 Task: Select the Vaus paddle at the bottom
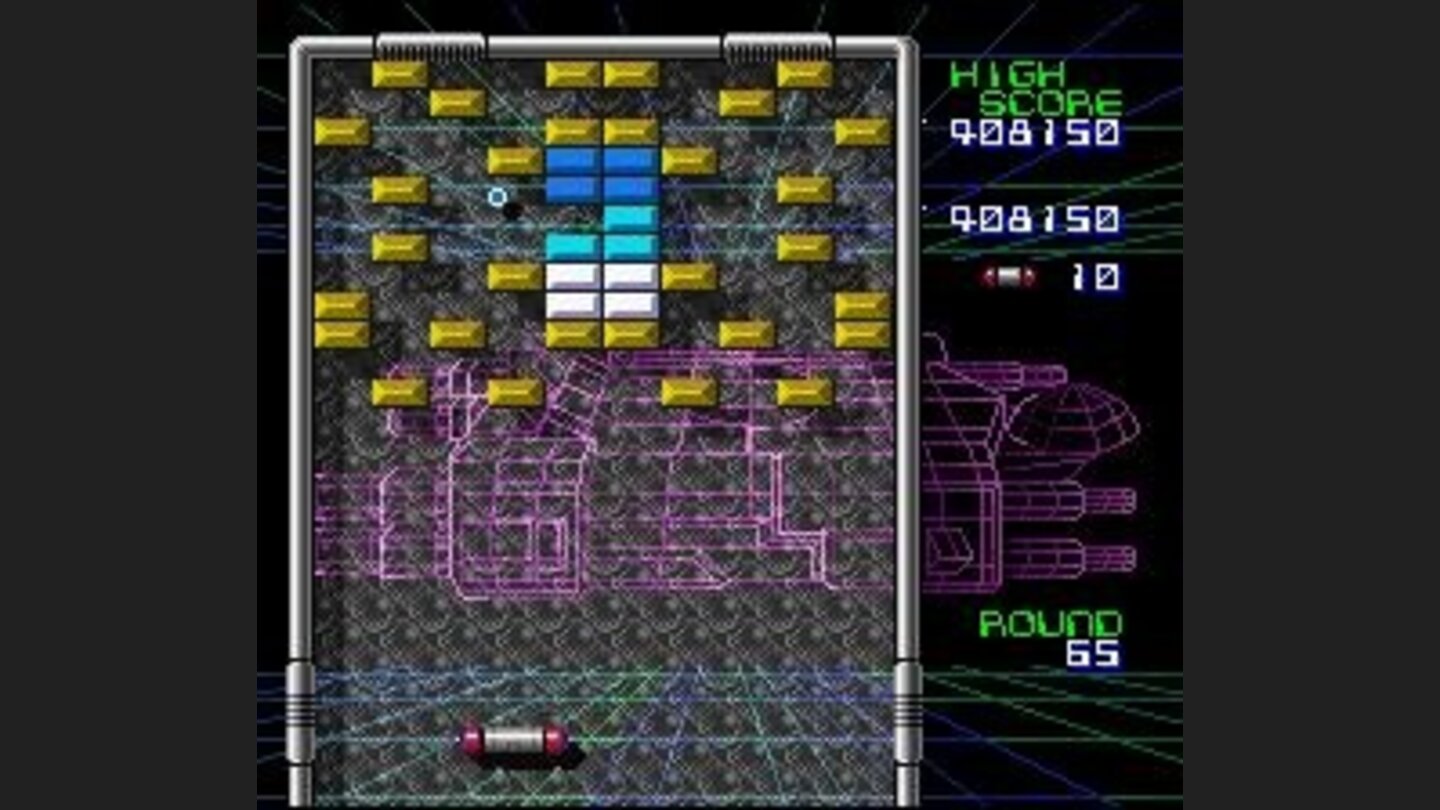(512, 740)
